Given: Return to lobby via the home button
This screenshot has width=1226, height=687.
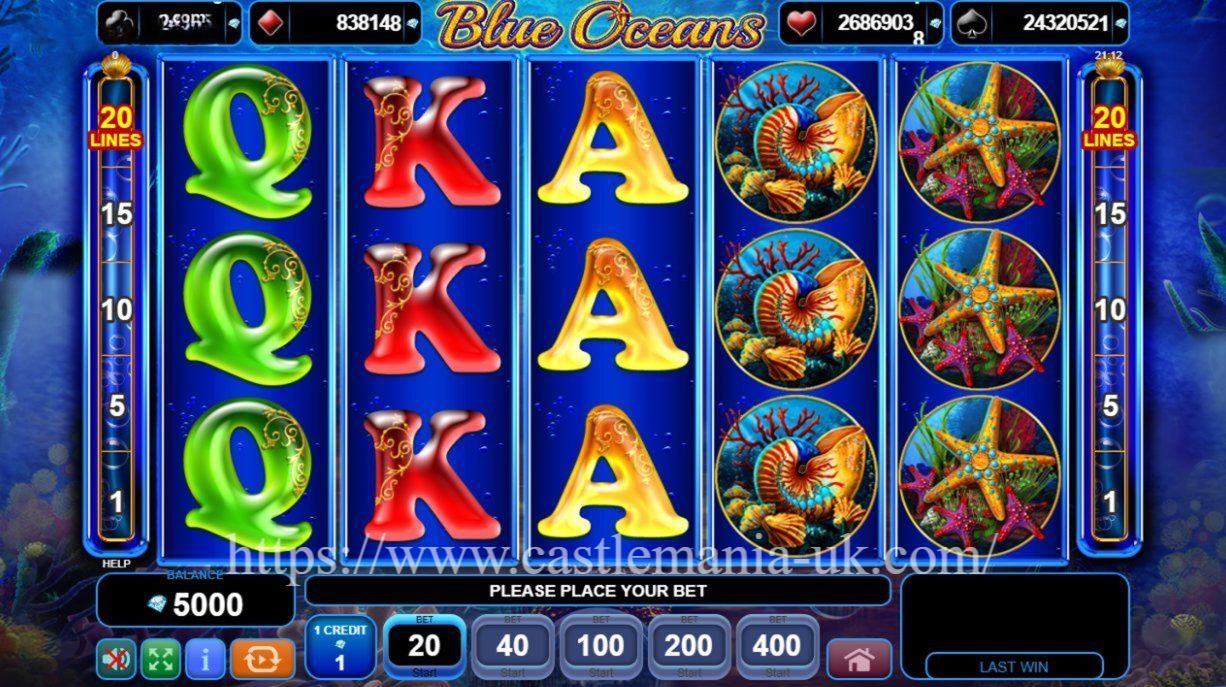Looking at the screenshot, I should click(858, 659).
